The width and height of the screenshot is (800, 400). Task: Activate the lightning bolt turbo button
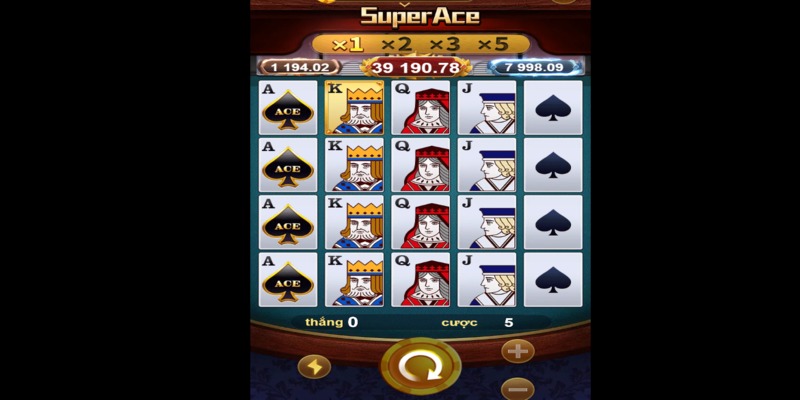(x=314, y=367)
